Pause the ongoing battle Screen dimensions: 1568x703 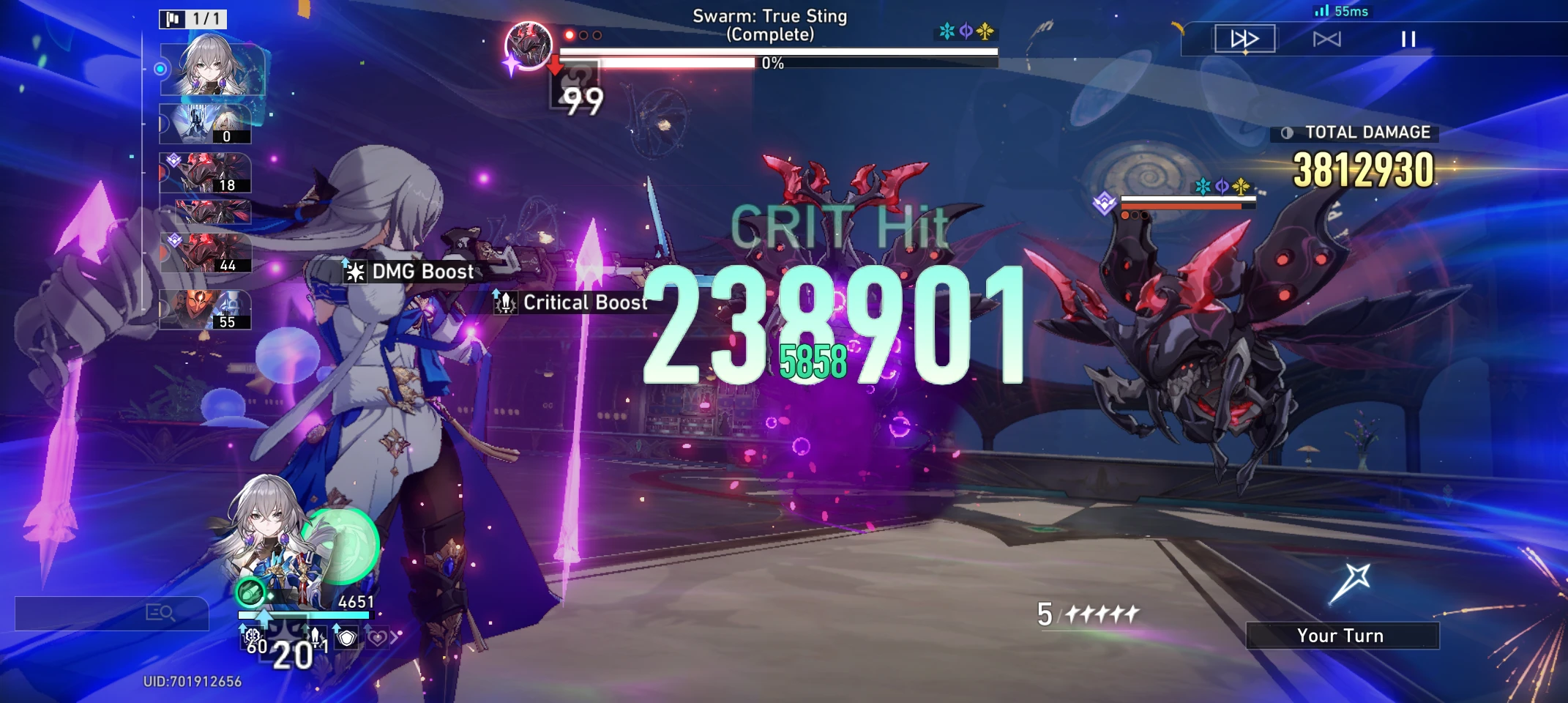[1408, 39]
